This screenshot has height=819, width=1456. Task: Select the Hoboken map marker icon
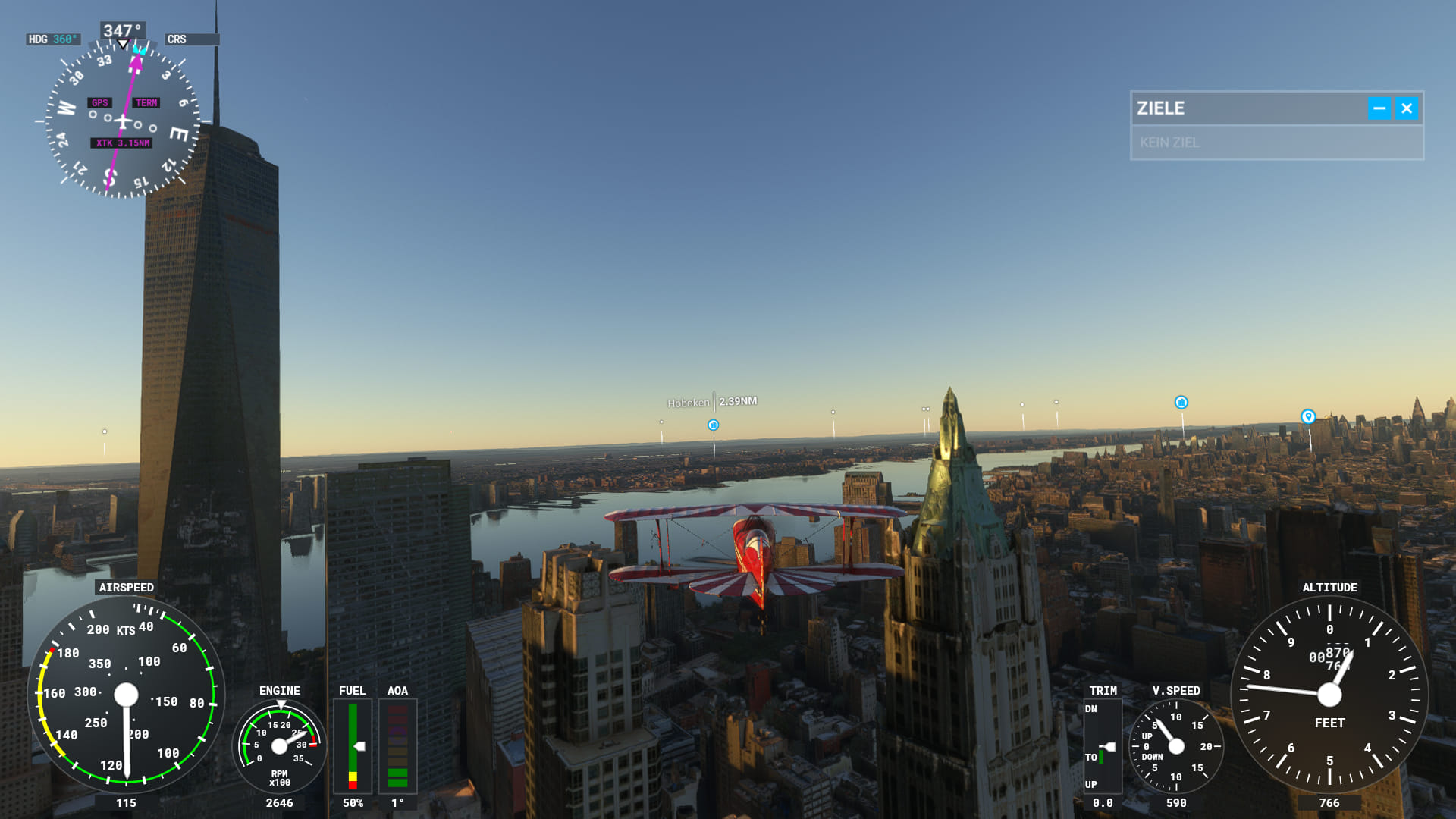[x=713, y=425]
